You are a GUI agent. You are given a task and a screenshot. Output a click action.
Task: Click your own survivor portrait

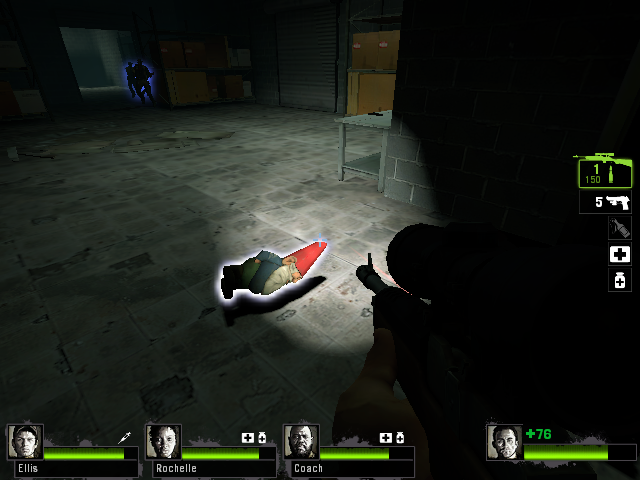[x=505, y=442]
